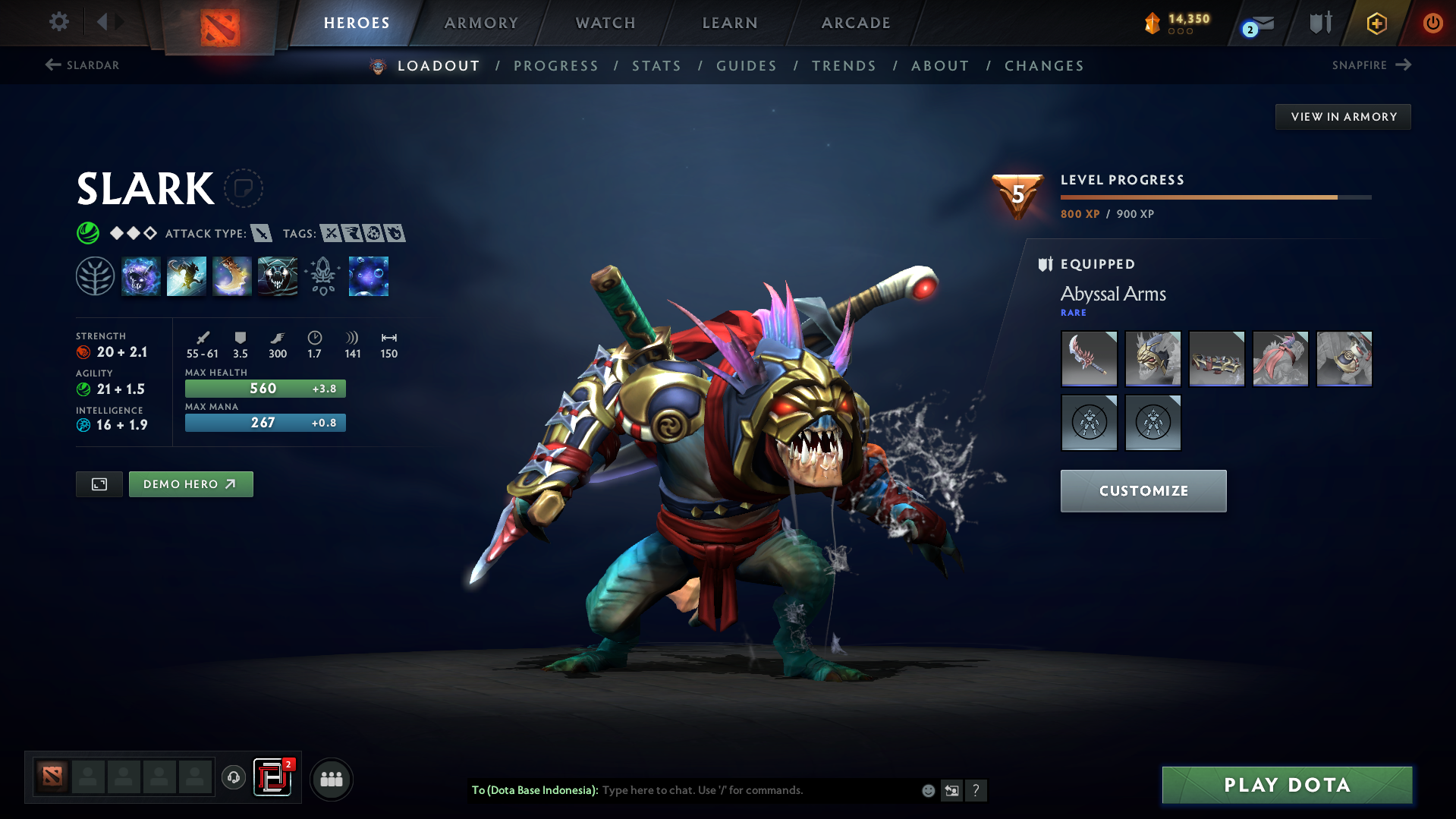Click the CUSTOMIZE button
Screen dimensions: 1456x819
[1143, 490]
